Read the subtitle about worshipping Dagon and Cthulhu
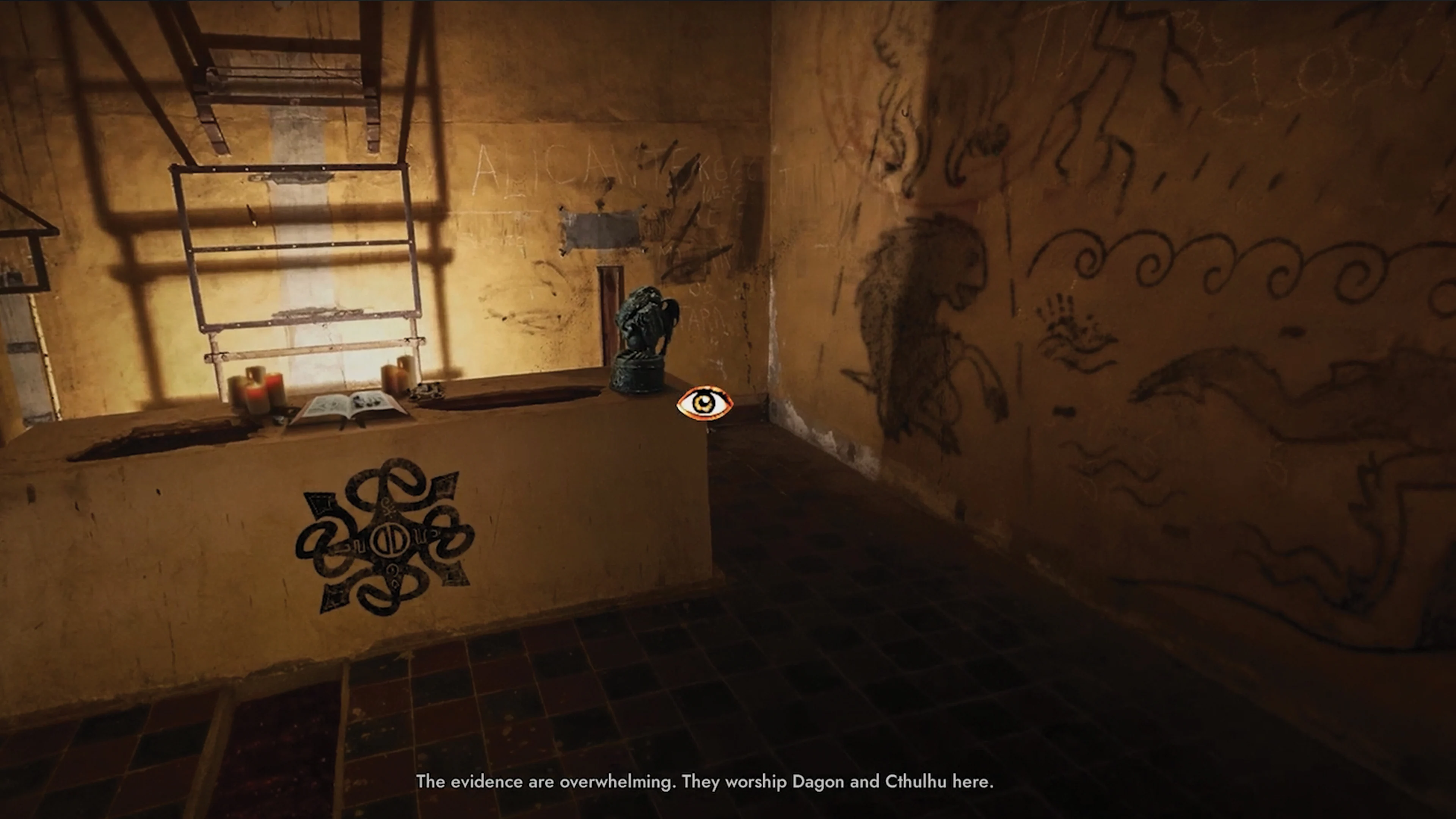This screenshot has height=819, width=1456. click(706, 782)
